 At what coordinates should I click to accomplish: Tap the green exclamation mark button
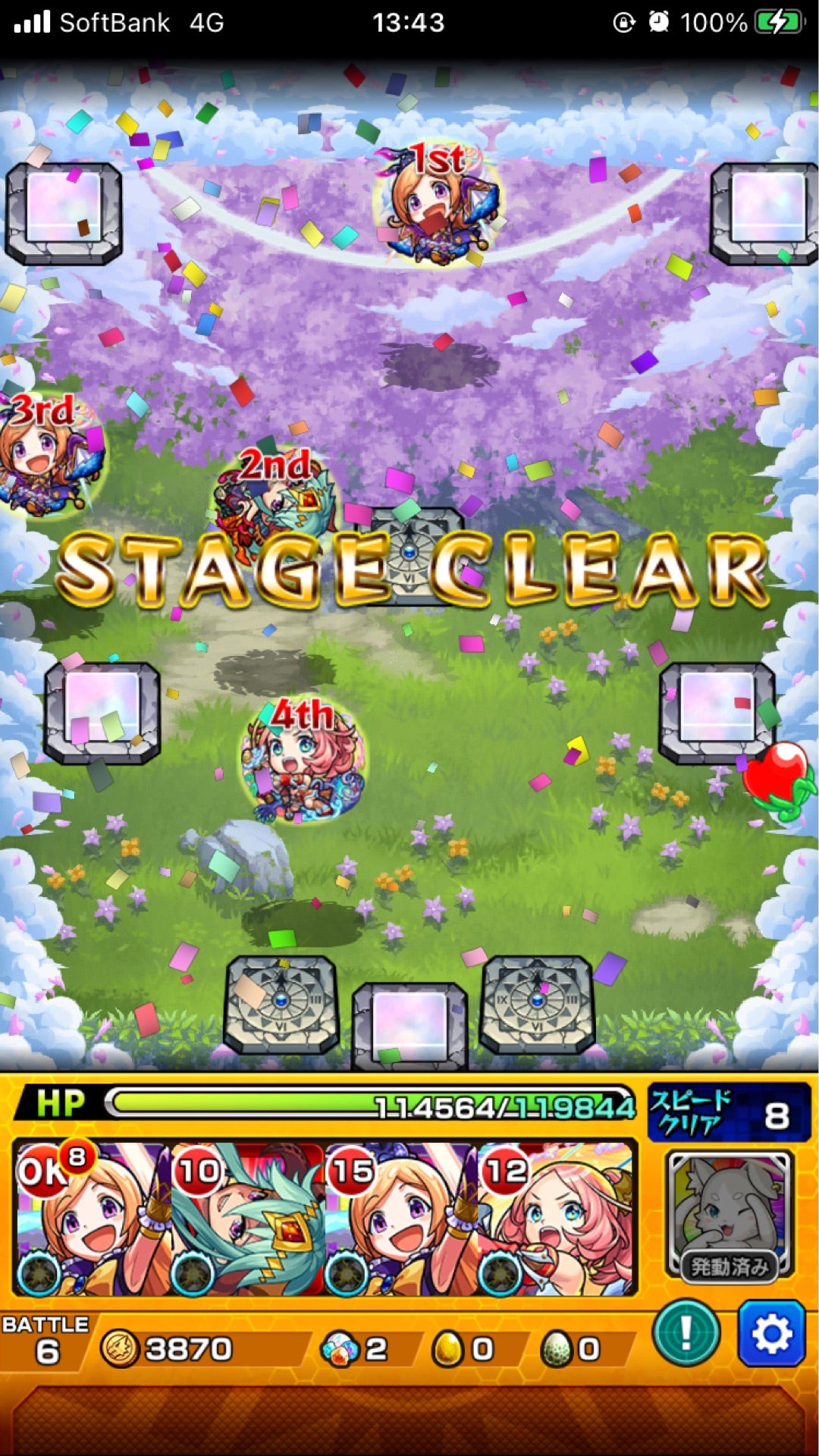(686, 1333)
